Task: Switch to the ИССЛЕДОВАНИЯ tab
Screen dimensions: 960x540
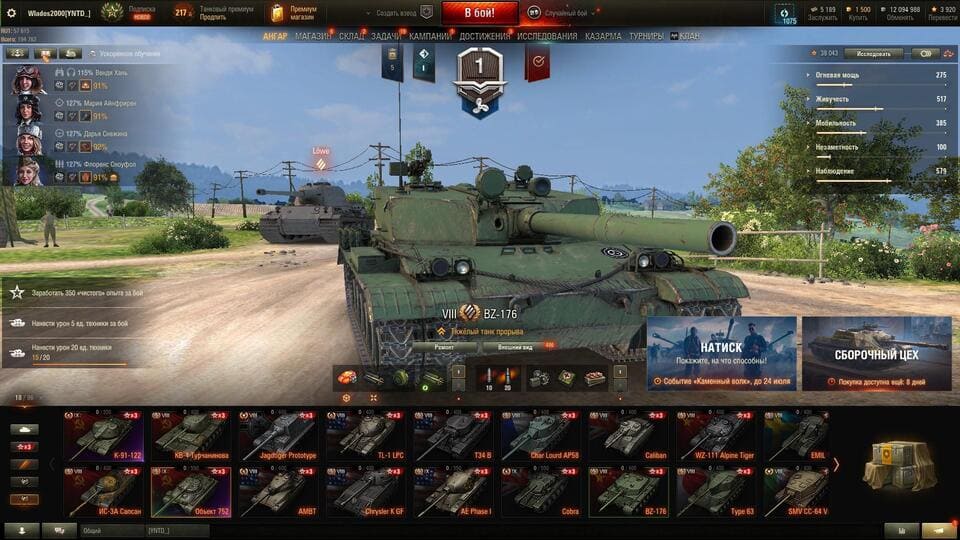Action: pyautogui.click(x=546, y=36)
